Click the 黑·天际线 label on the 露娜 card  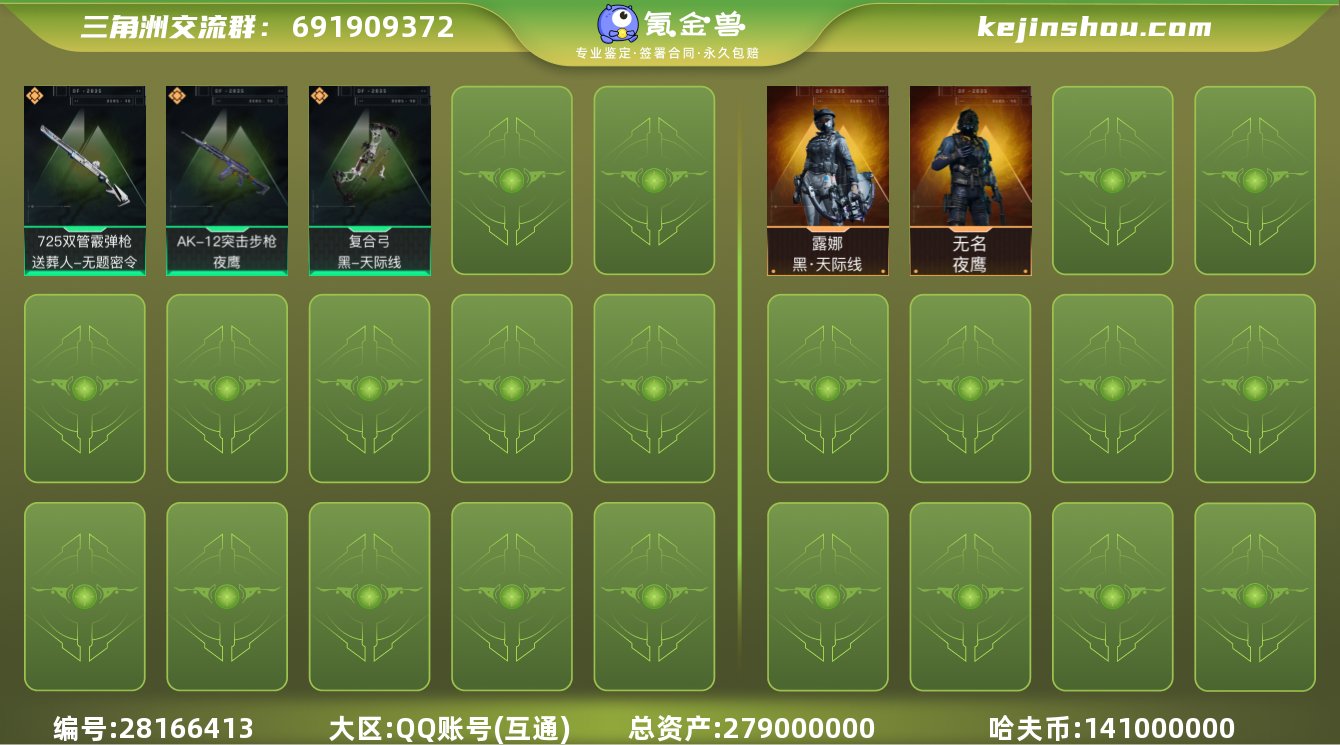(827, 262)
